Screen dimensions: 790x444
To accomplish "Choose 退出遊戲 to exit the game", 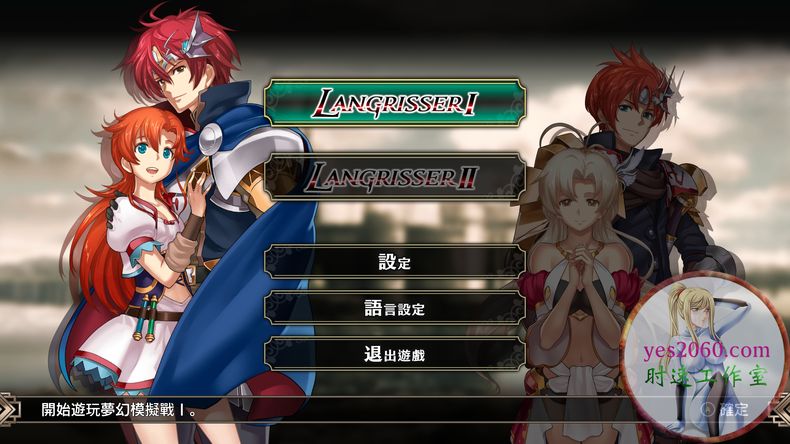I will (395, 352).
